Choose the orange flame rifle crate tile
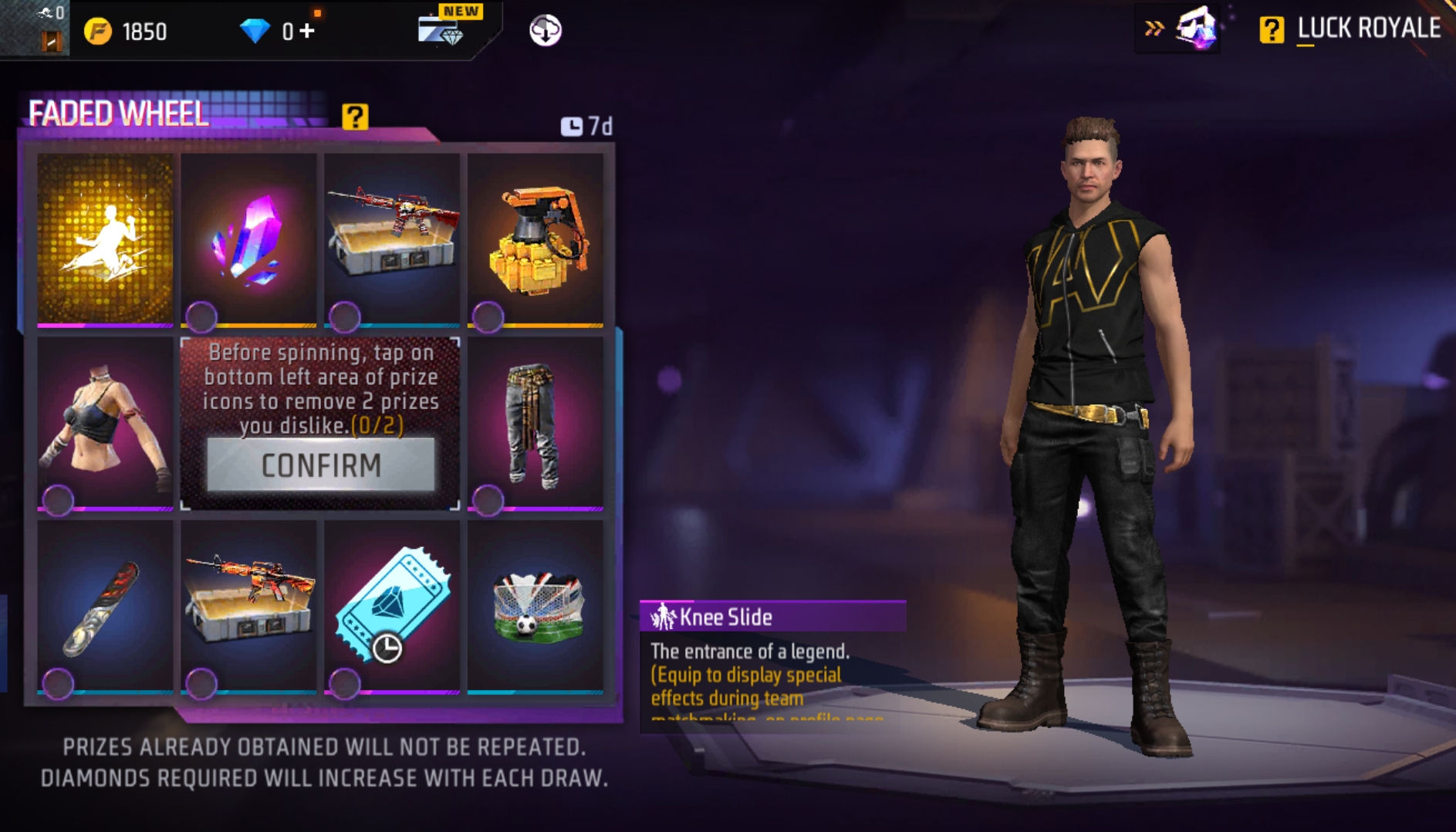The height and width of the screenshot is (832, 1456). pyautogui.click(x=248, y=605)
